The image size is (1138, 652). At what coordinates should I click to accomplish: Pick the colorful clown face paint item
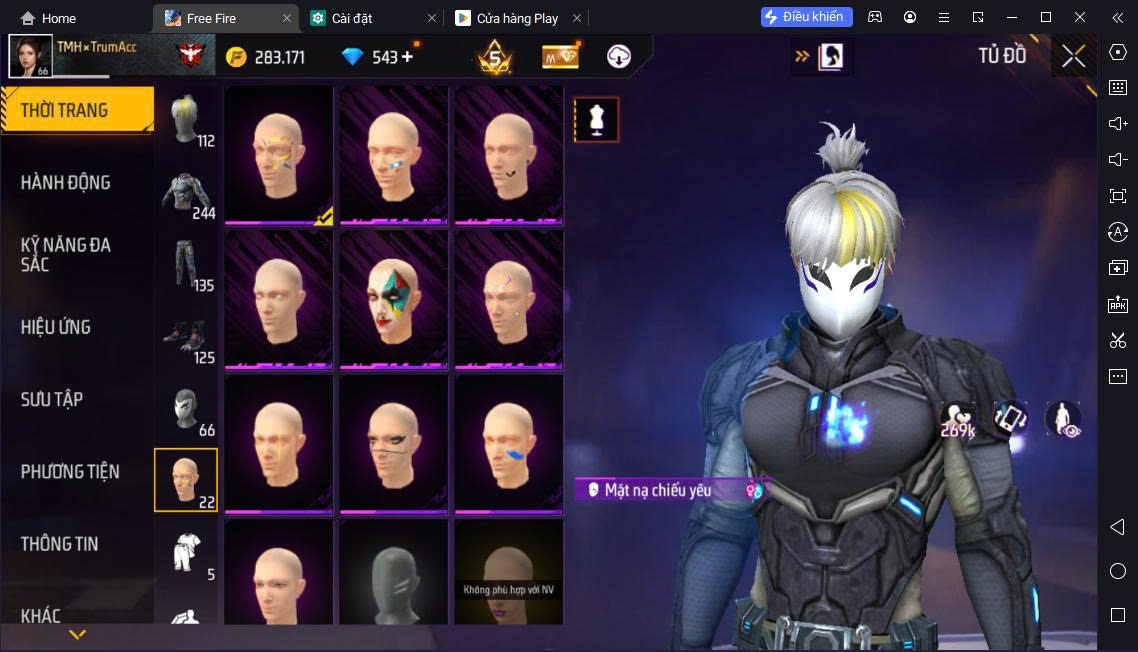coord(394,299)
